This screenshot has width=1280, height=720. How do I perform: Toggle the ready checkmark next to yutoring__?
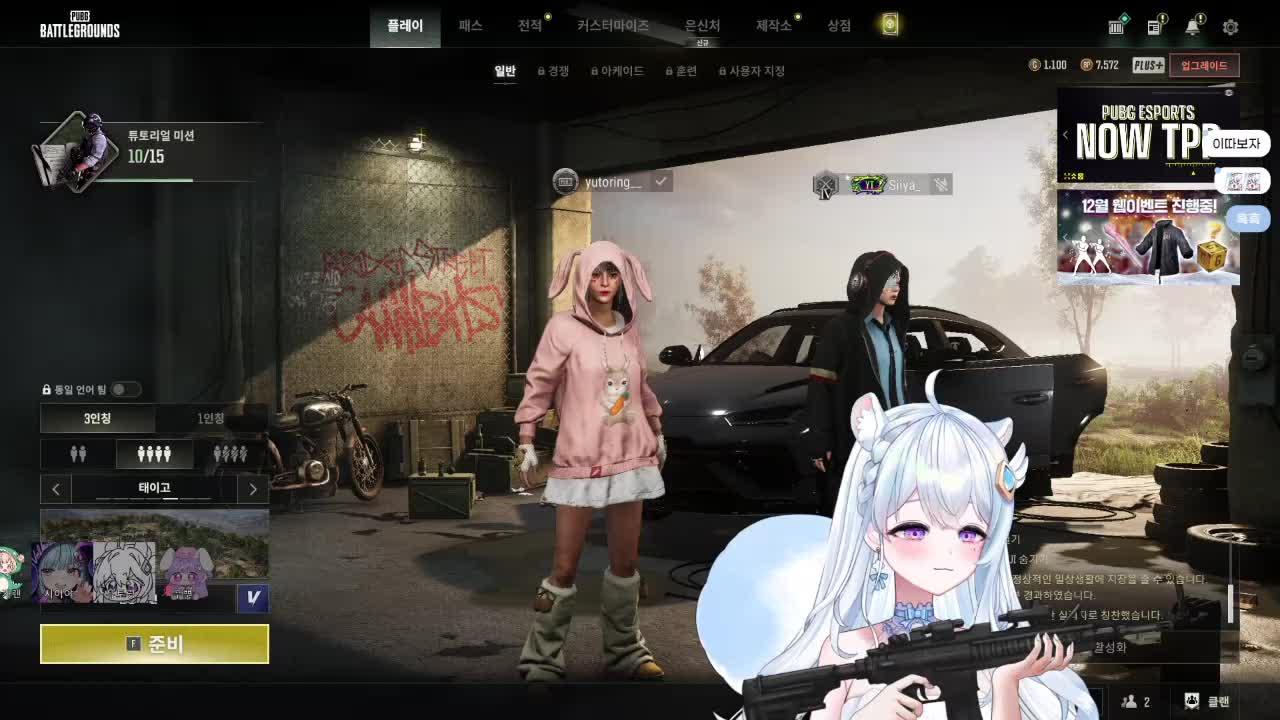(661, 183)
